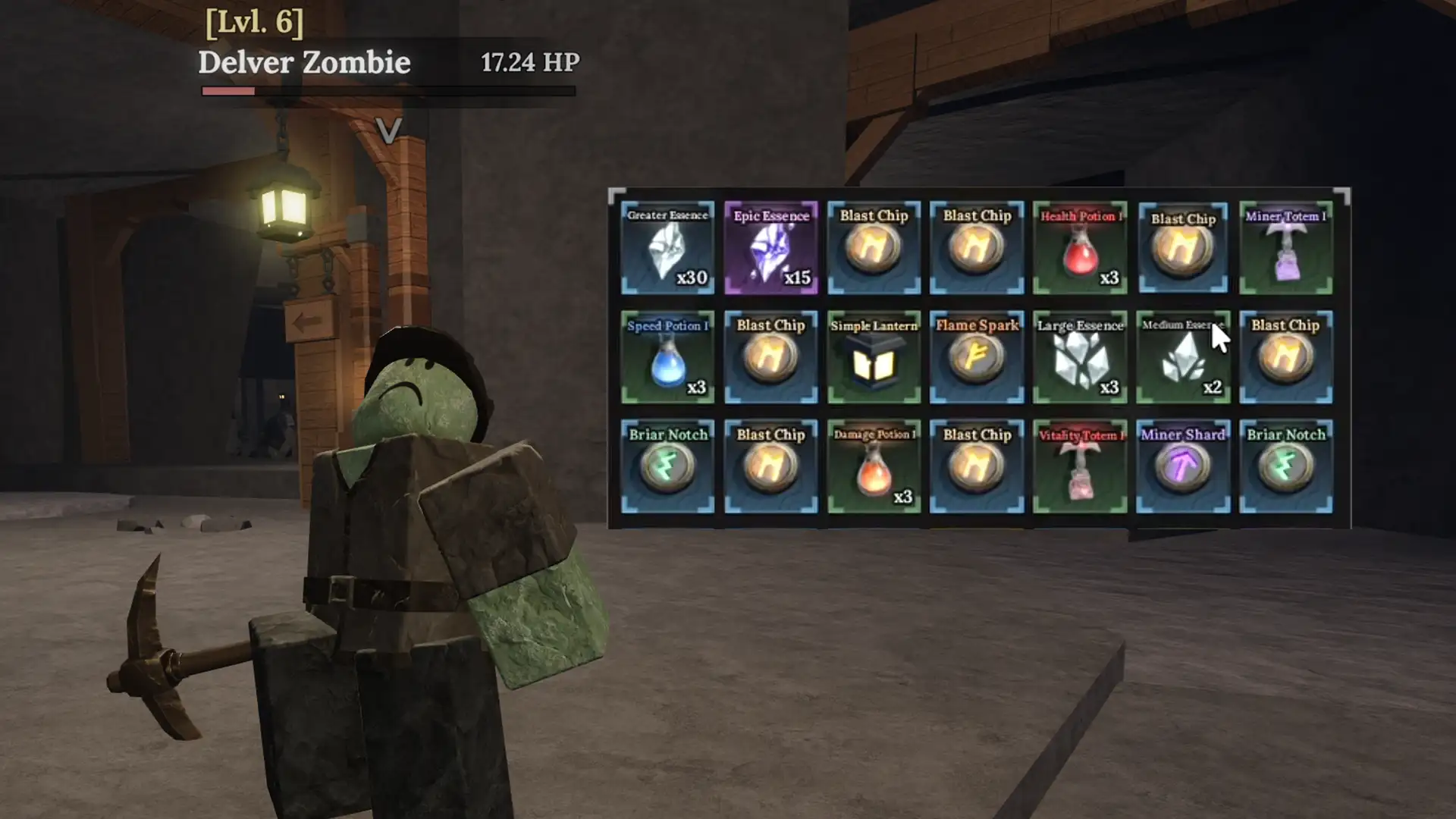
Task: Use the Speed Potion I x3
Action: click(x=667, y=355)
